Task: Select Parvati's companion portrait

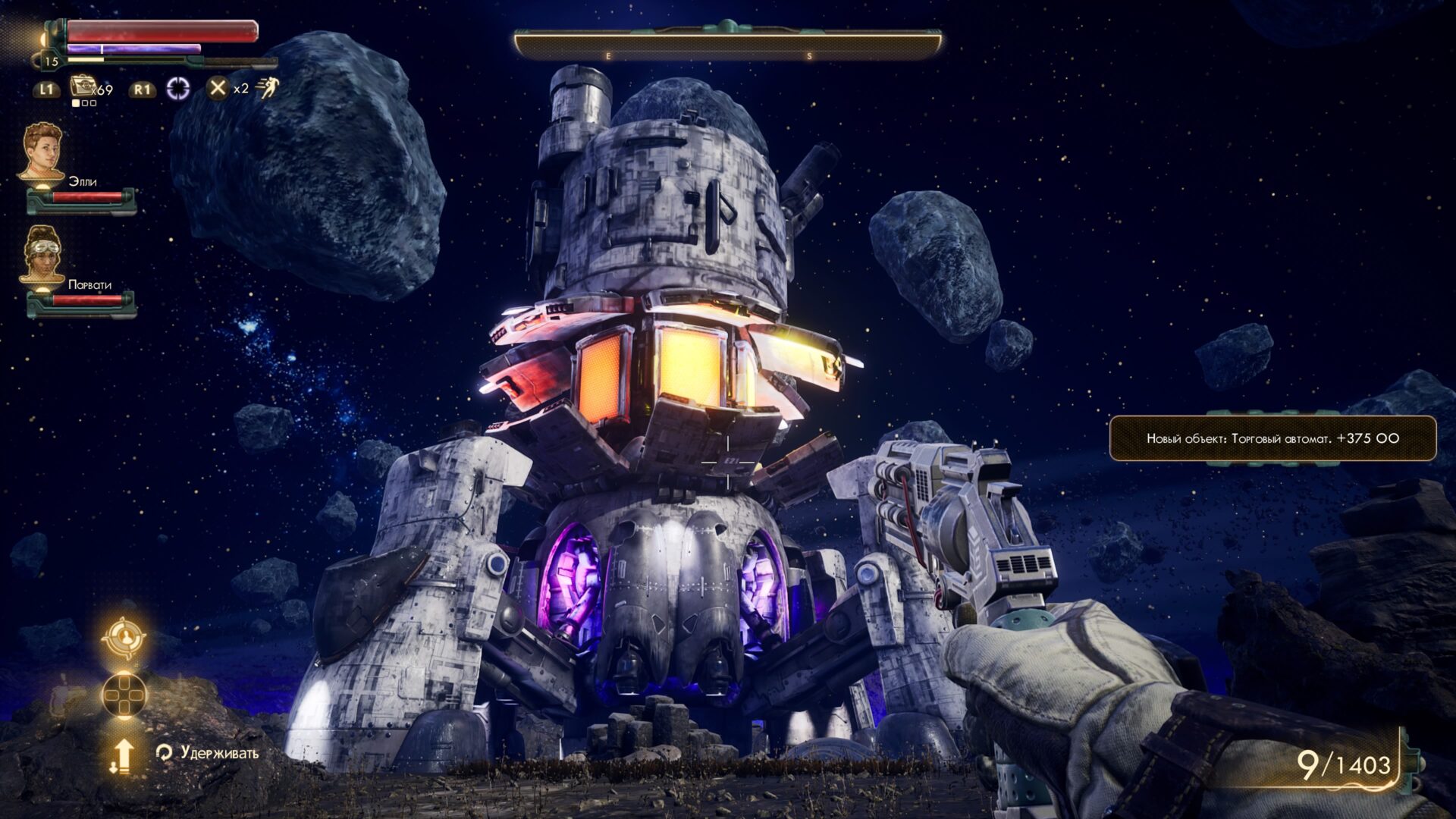Action: [43, 254]
